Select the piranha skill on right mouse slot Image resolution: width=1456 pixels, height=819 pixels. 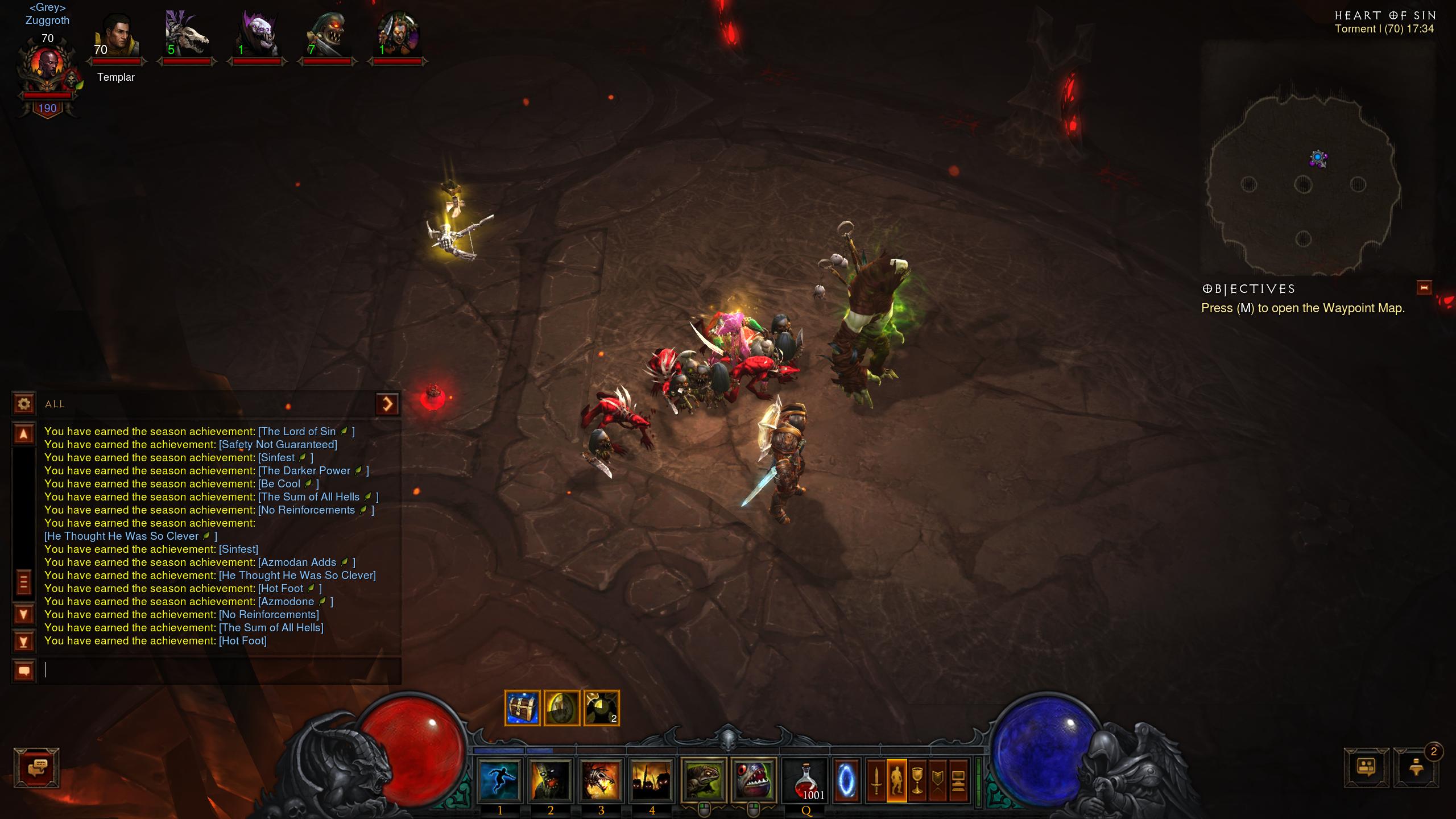tap(754, 780)
